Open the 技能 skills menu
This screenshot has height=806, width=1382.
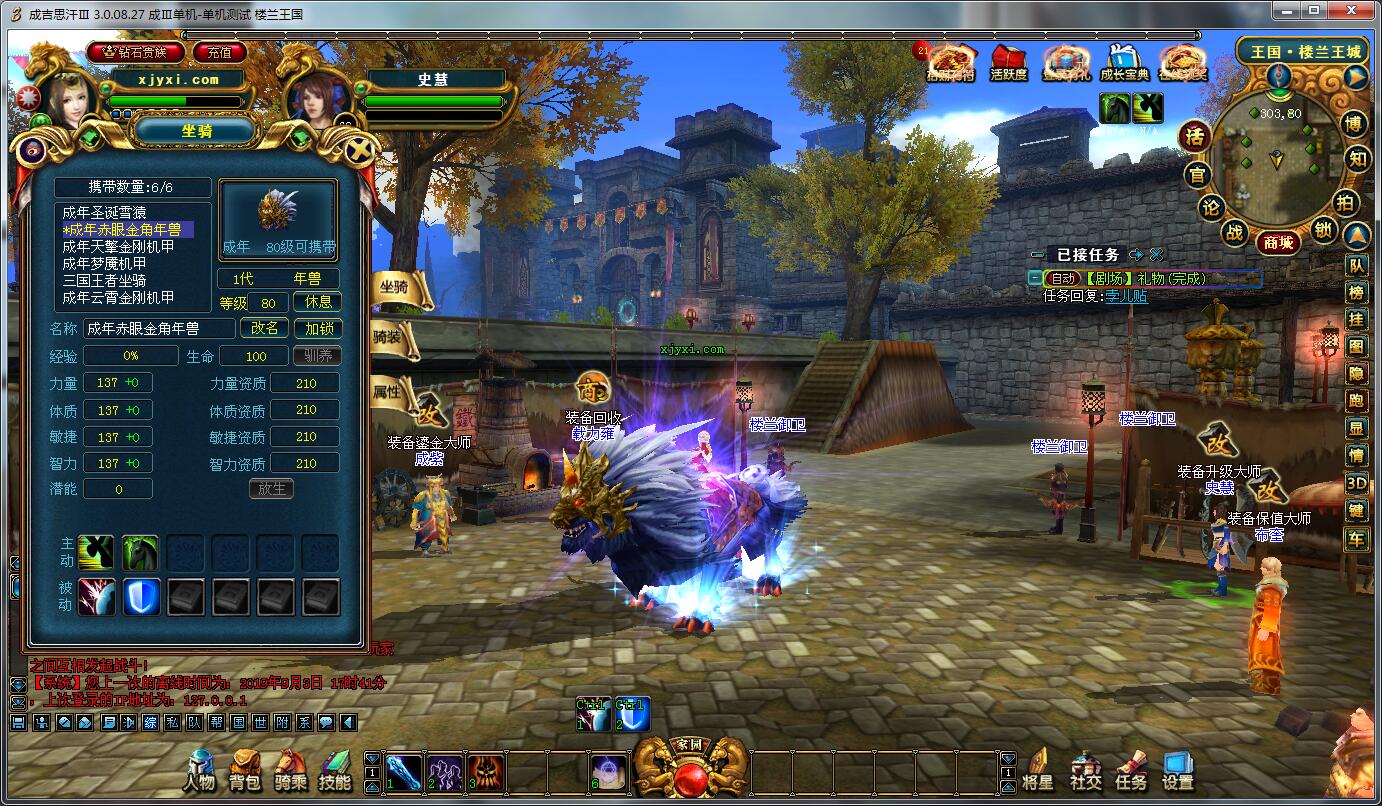click(335, 771)
